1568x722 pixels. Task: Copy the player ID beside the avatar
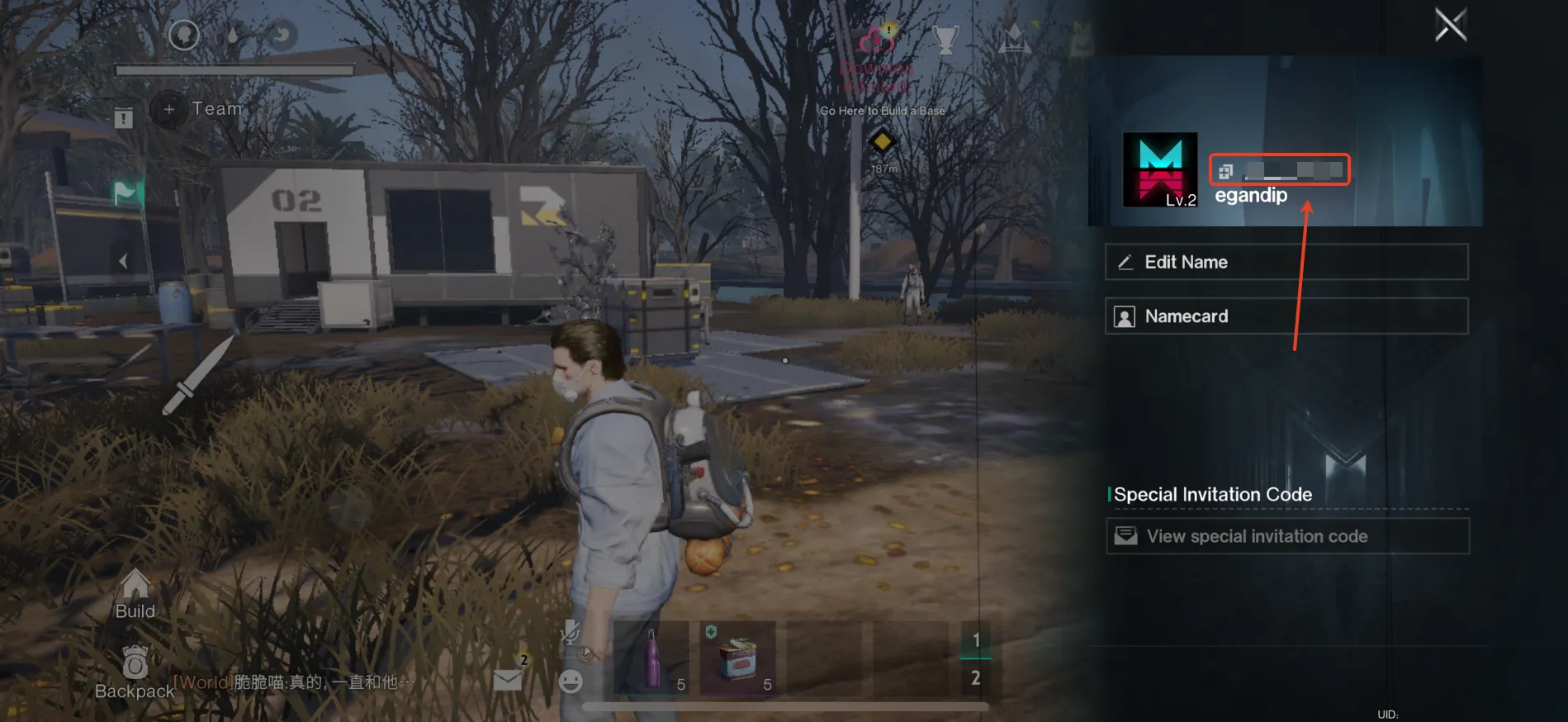(x=1225, y=171)
